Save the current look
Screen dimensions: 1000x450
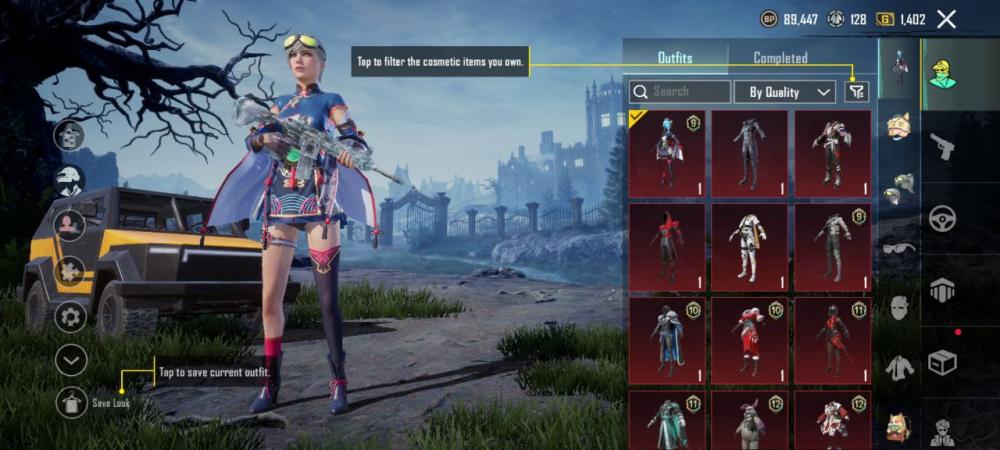point(71,403)
